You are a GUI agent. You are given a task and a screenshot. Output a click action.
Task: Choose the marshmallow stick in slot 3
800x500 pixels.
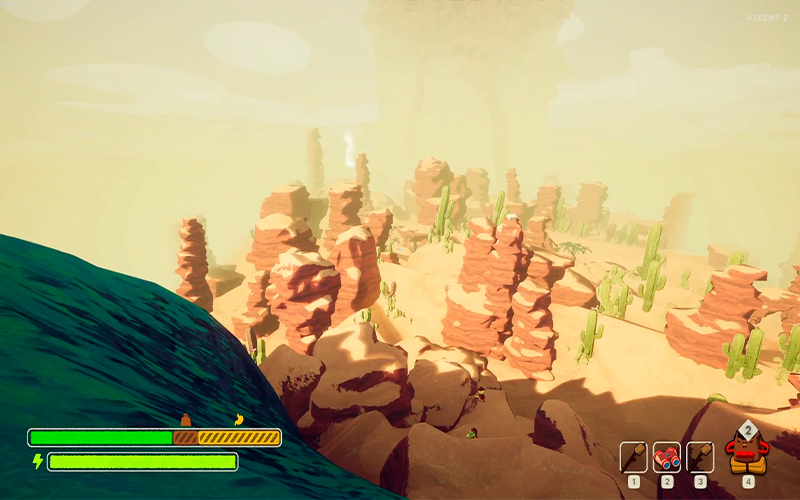[700, 457]
